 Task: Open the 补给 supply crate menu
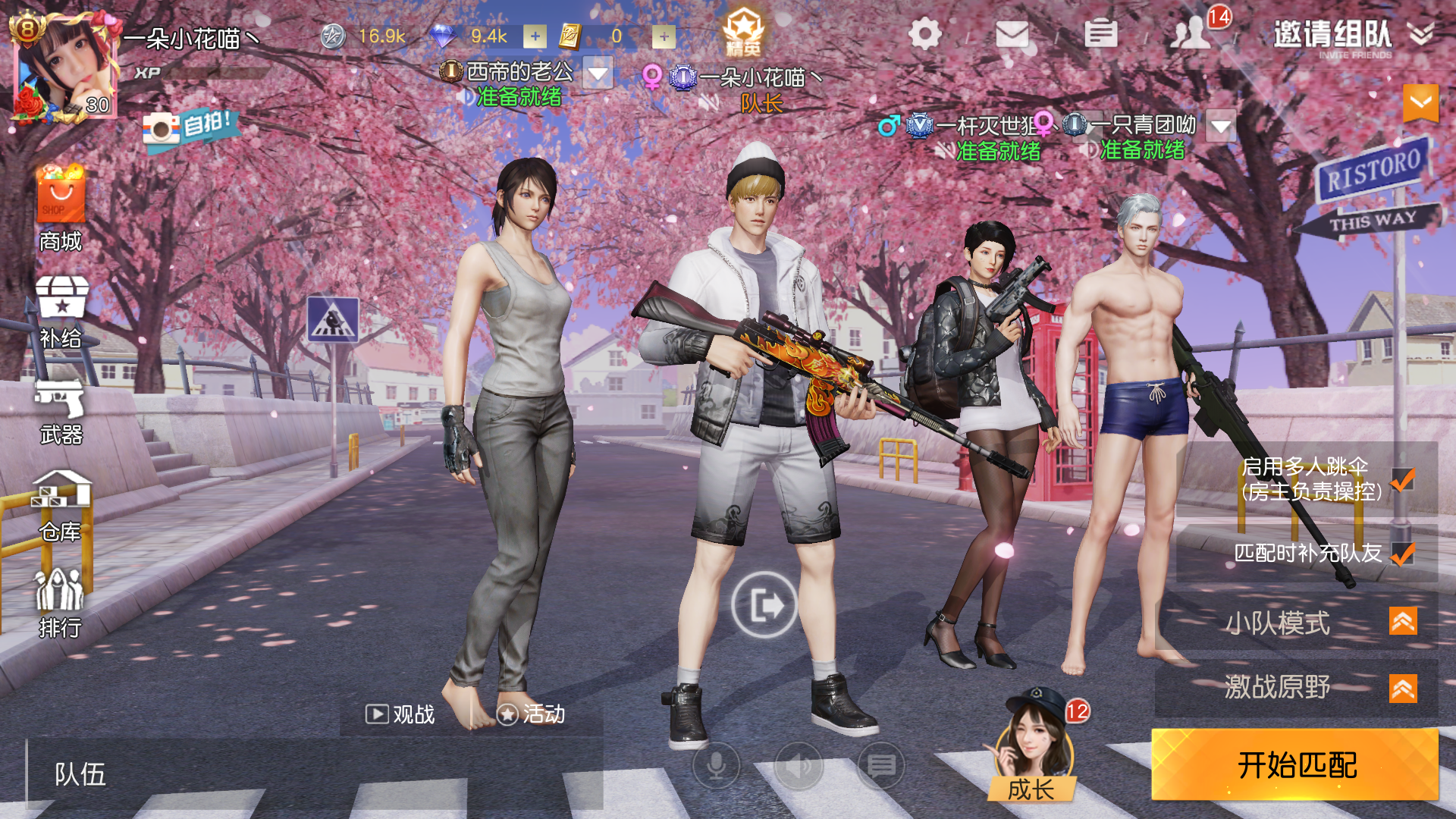coord(61,311)
